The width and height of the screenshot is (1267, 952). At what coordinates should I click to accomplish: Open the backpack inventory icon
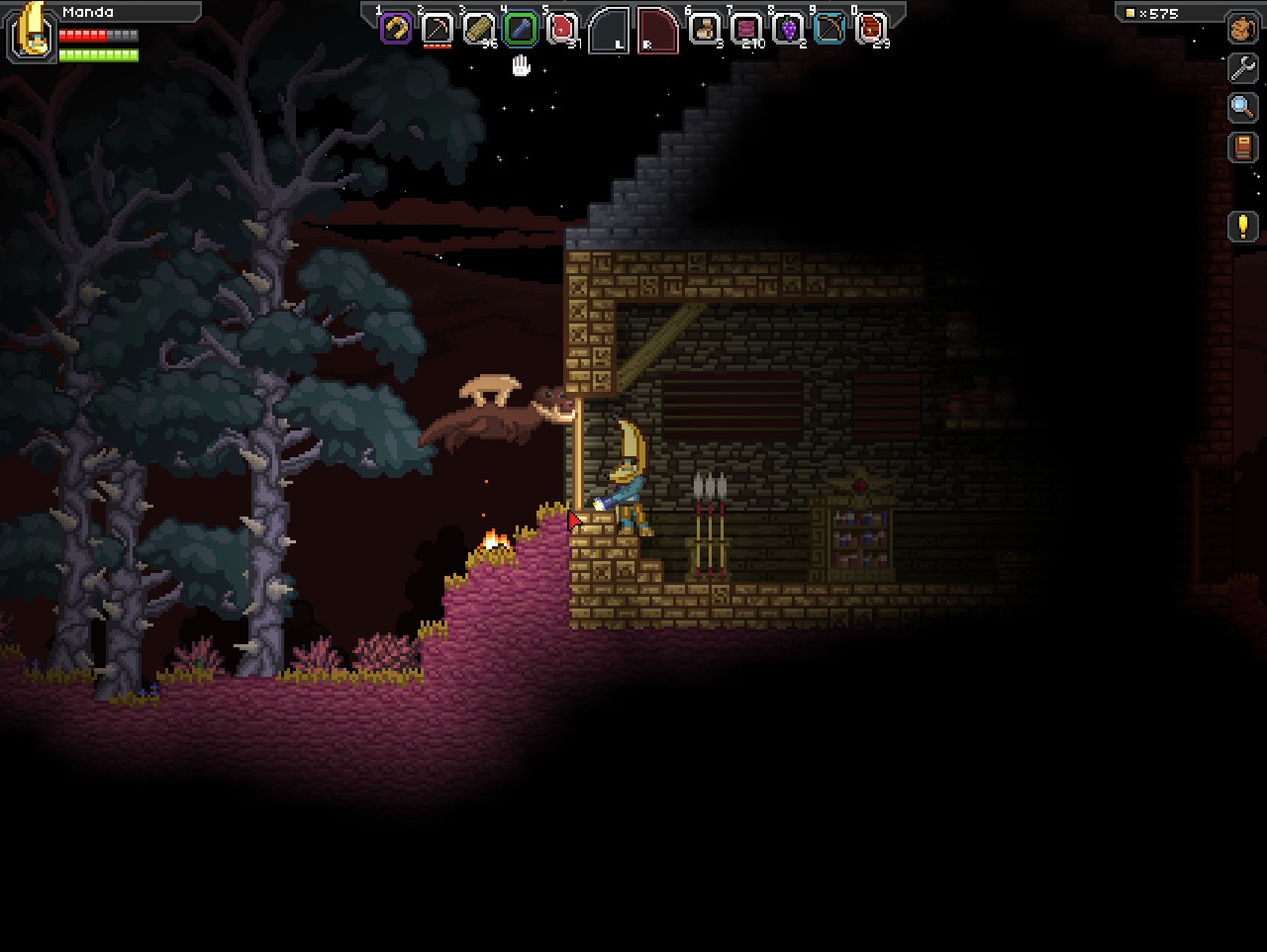pos(1241,30)
